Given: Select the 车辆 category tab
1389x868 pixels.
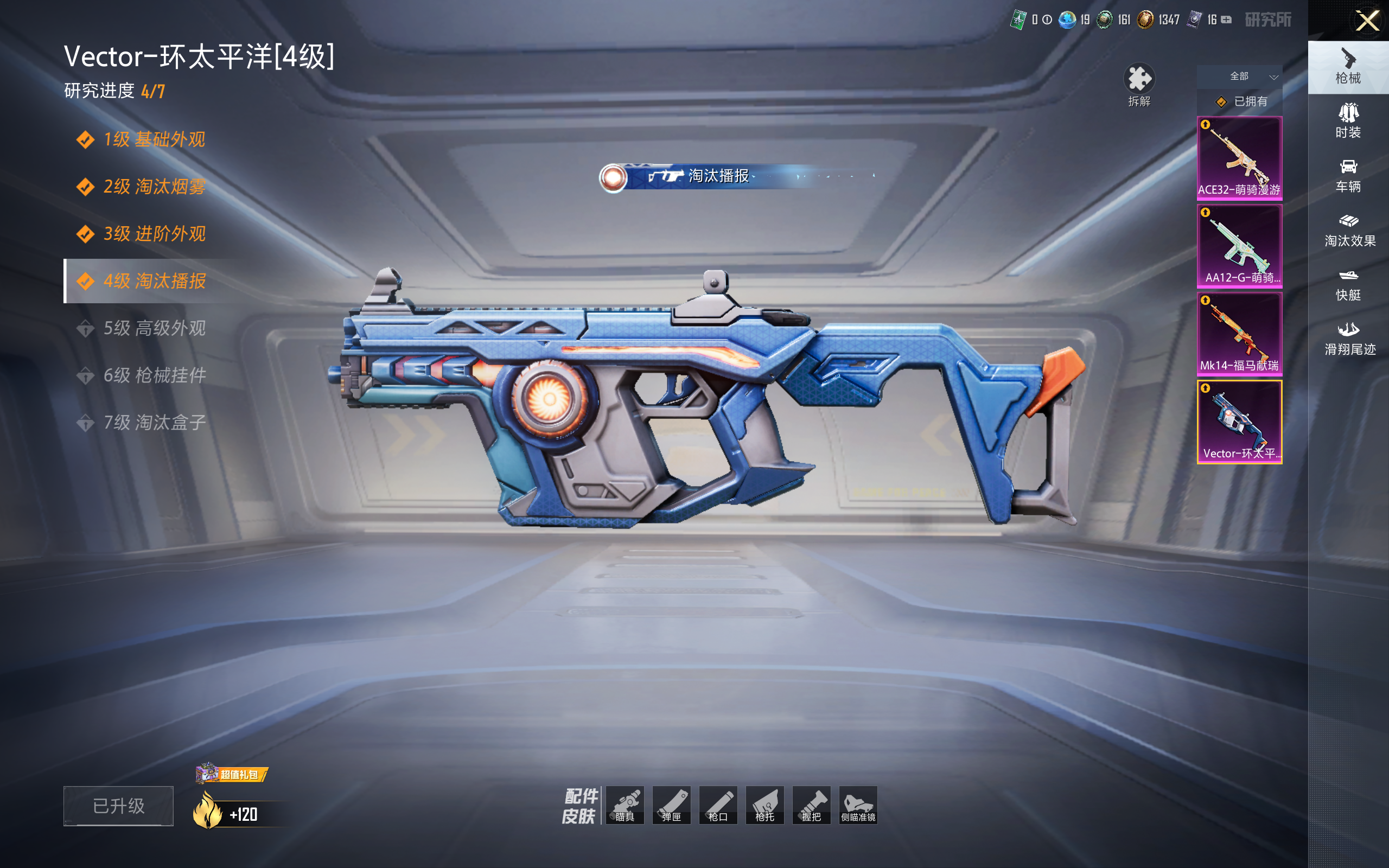Looking at the screenshot, I should coord(1348,176).
